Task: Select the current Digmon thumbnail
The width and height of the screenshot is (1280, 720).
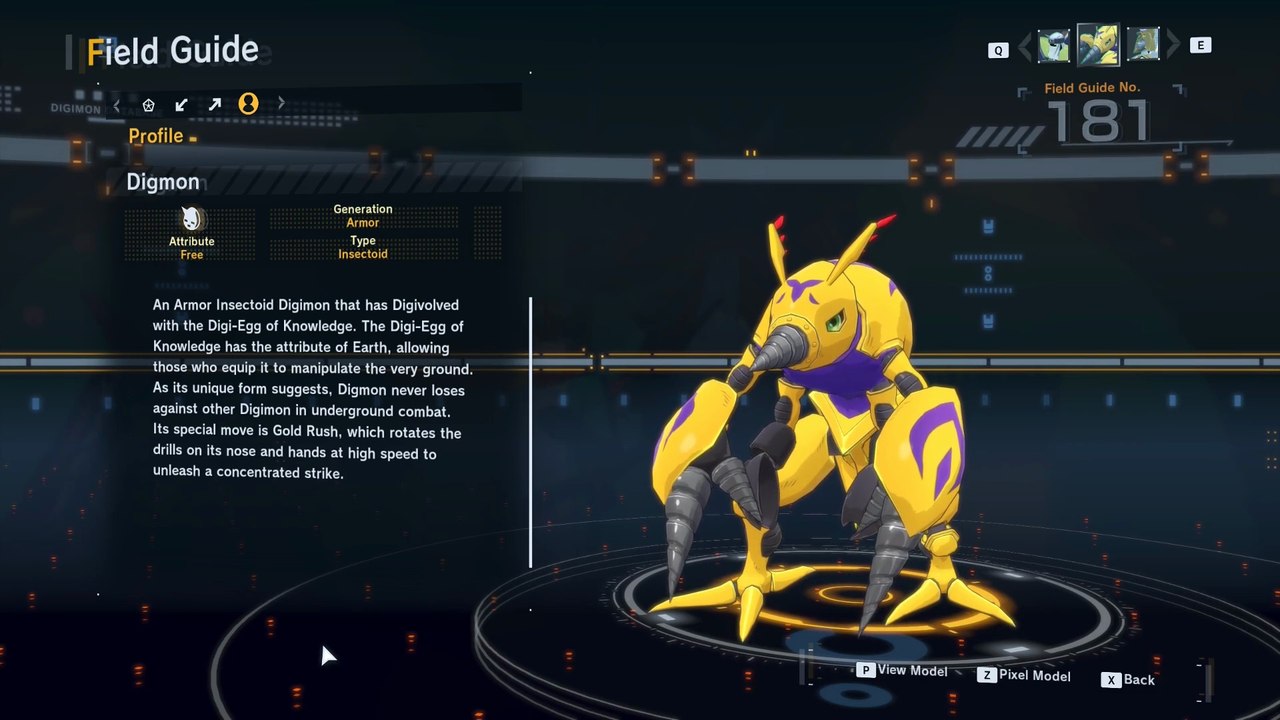Action: [1097, 44]
